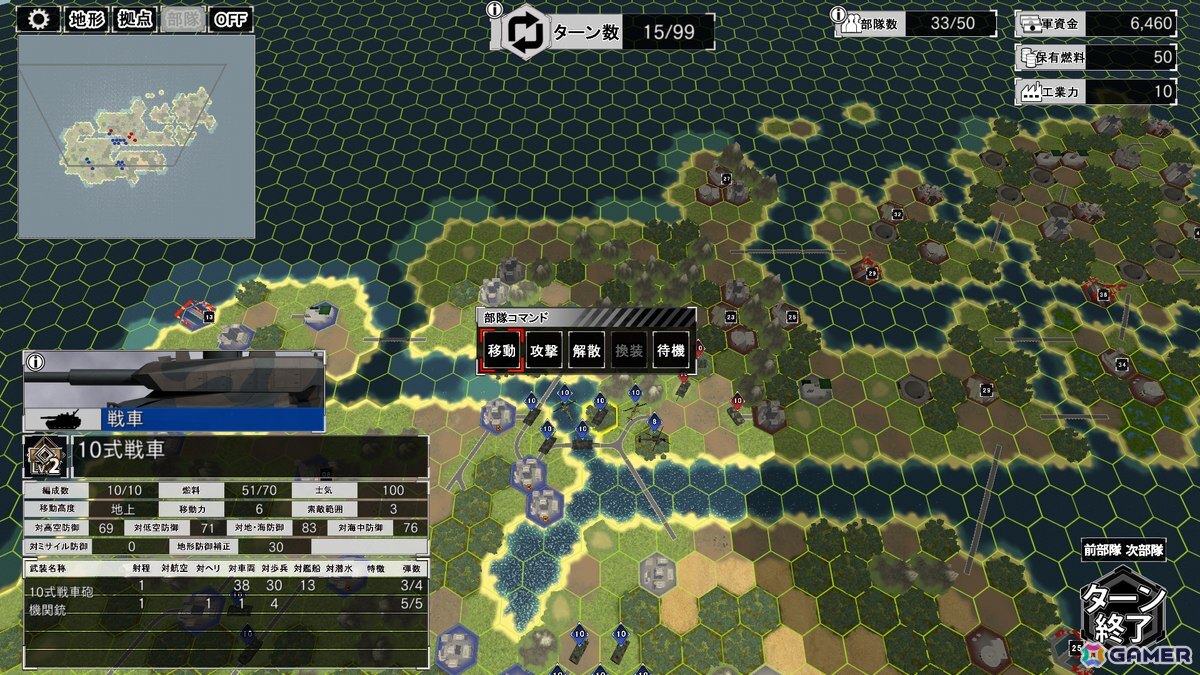This screenshot has width=1200, height=675.
Task: Select the 部隊 units minimap filter
Action: click(x=182, y=19)
